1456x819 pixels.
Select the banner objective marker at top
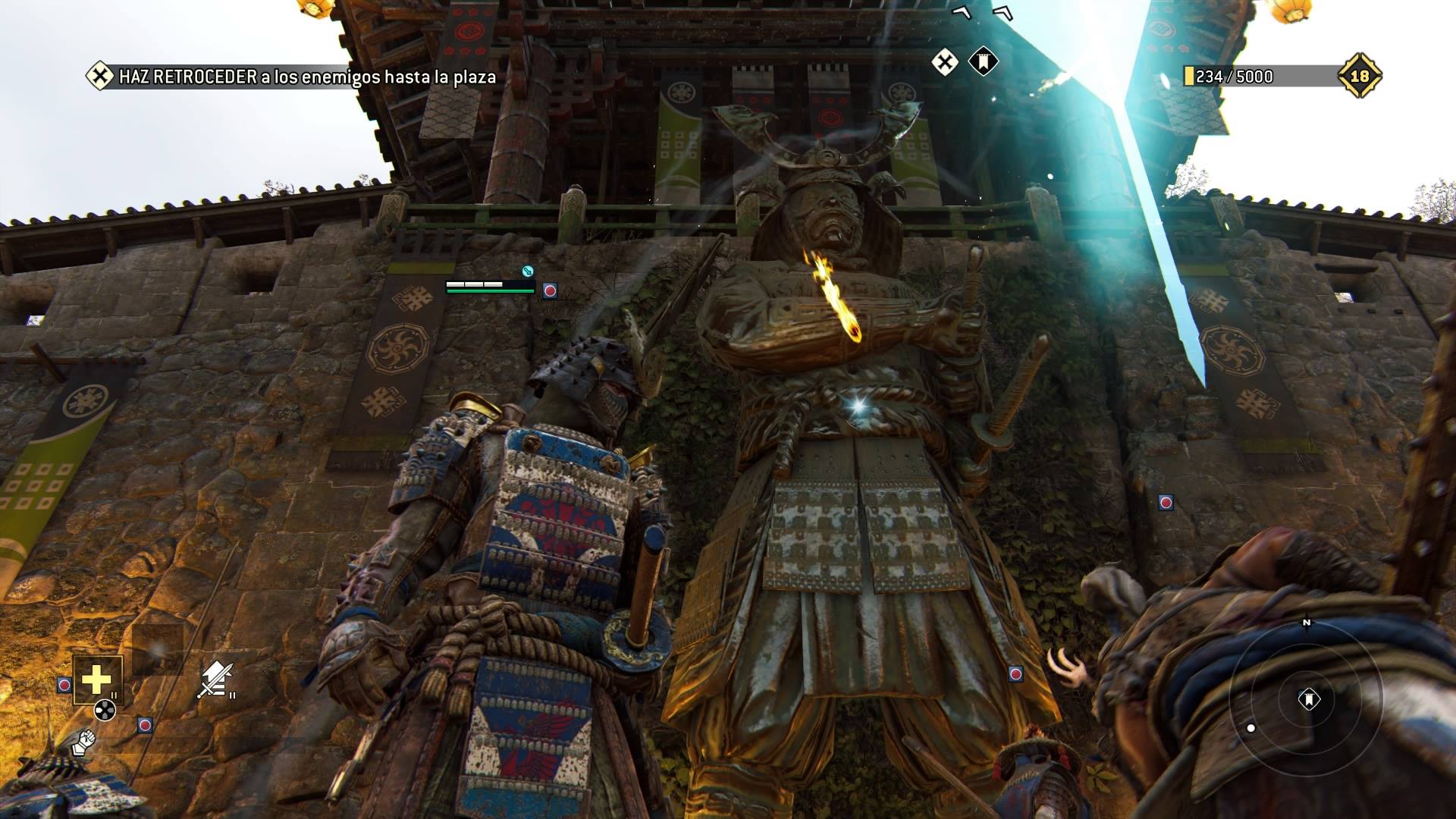[x=982, y=62]
